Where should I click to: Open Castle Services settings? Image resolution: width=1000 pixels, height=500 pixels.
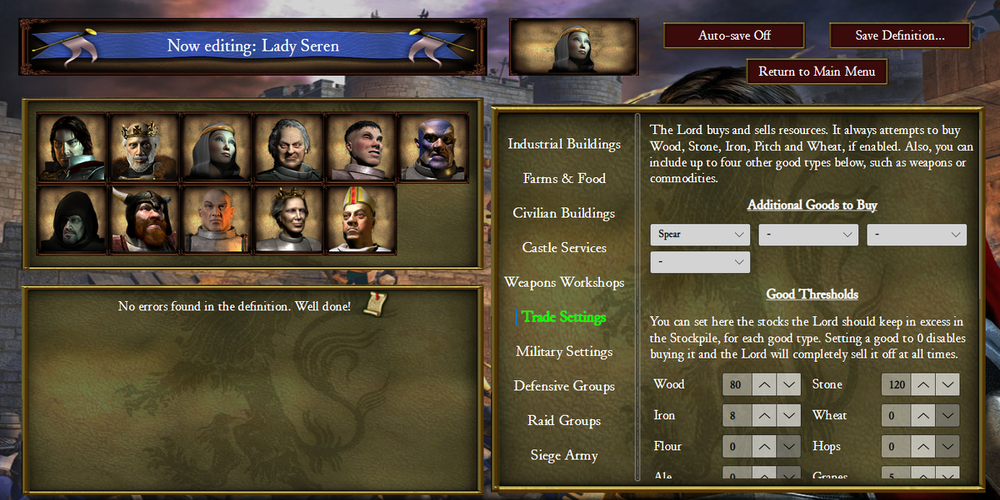tap(564, 248)
